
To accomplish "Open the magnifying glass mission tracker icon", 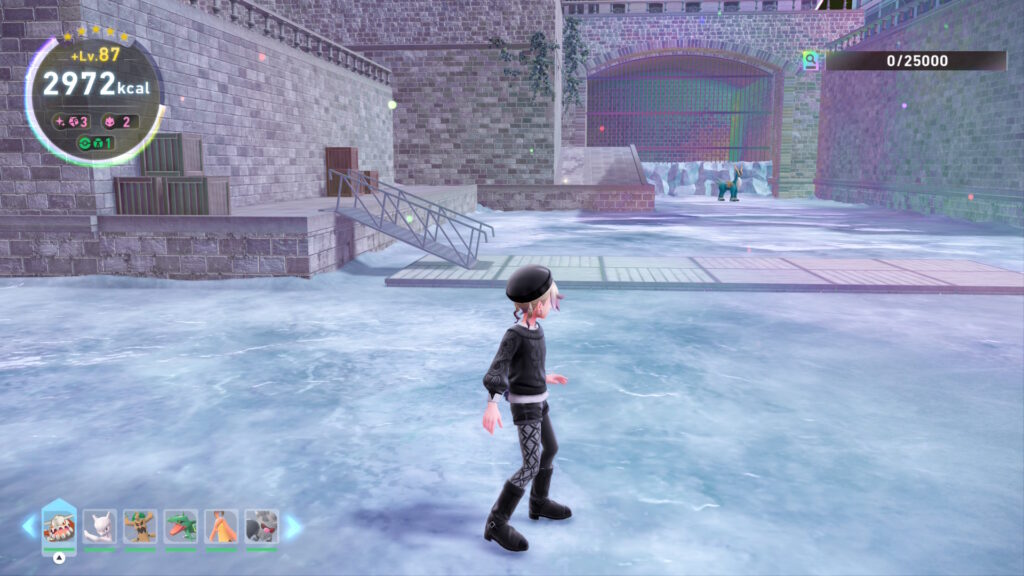I will click(x=810, y=61).
